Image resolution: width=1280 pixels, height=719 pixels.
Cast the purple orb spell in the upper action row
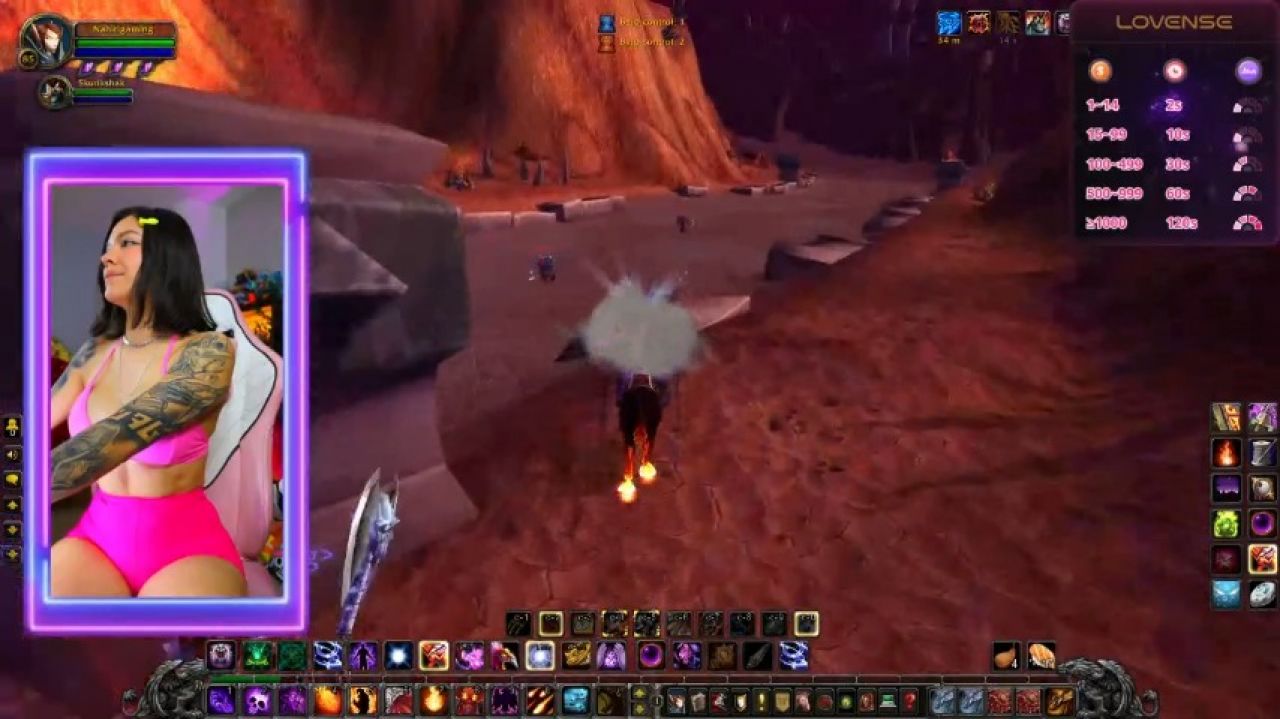coord(651,656)
